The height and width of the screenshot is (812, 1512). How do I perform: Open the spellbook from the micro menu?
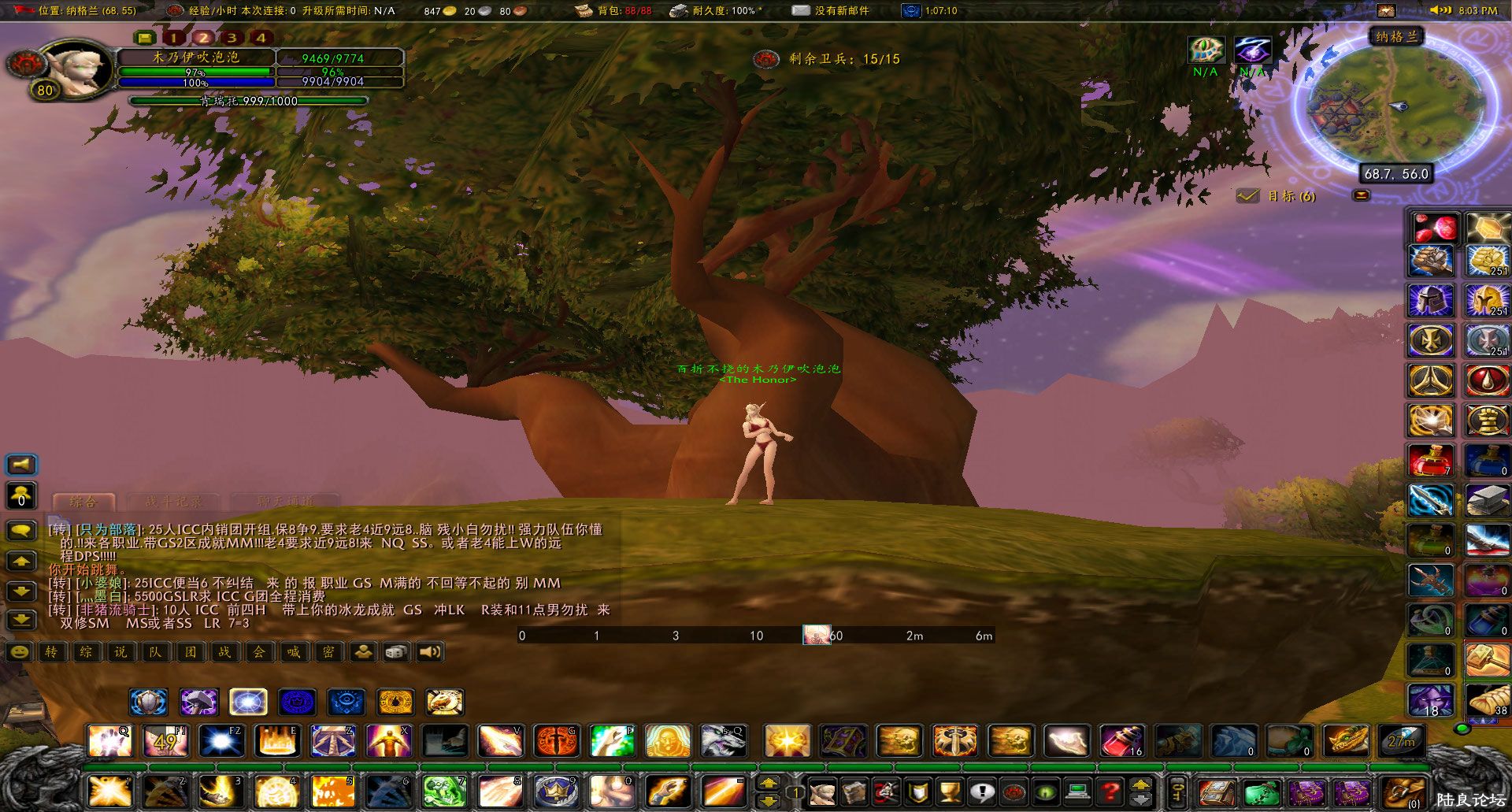pos(854,793)
